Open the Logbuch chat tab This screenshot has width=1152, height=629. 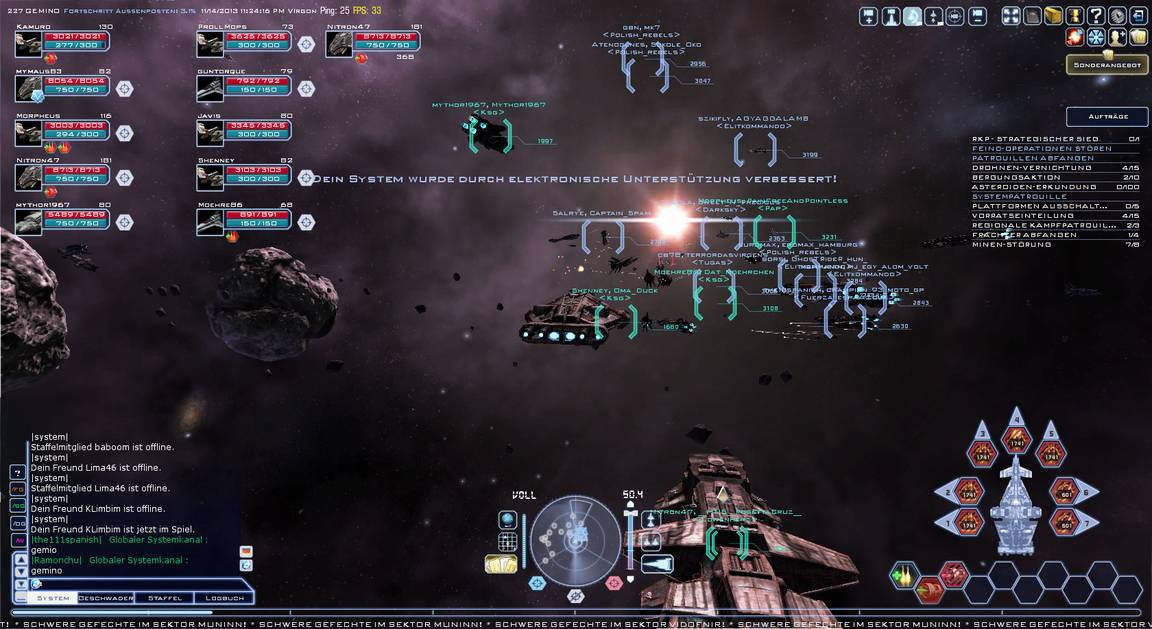coord(224,598)
